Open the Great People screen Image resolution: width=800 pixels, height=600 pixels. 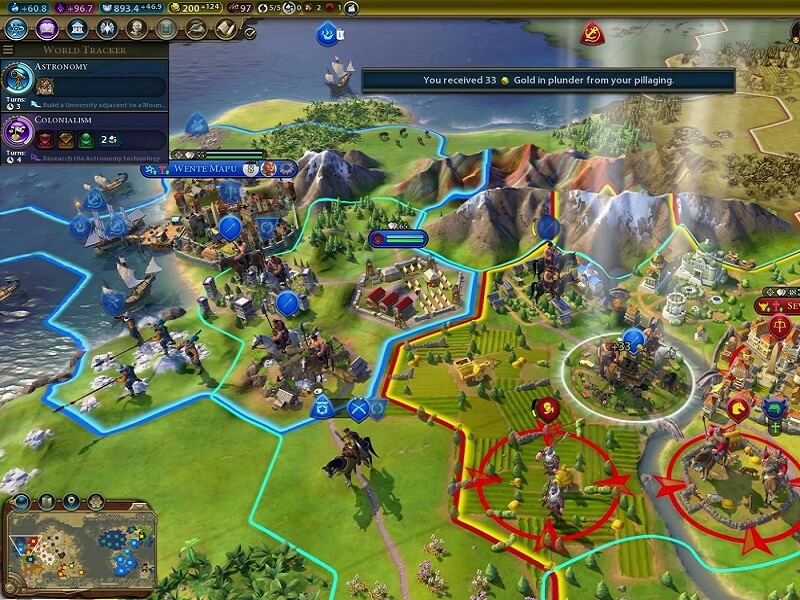pos(136,29)
